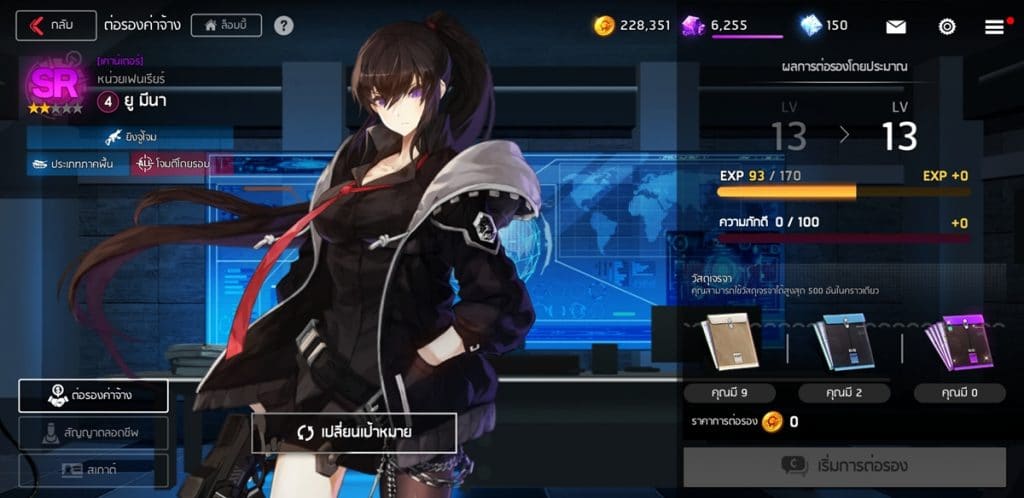Tap the โจมตีโดยรอบ attack type tag
1024x498 pixels.
point(172,163)
